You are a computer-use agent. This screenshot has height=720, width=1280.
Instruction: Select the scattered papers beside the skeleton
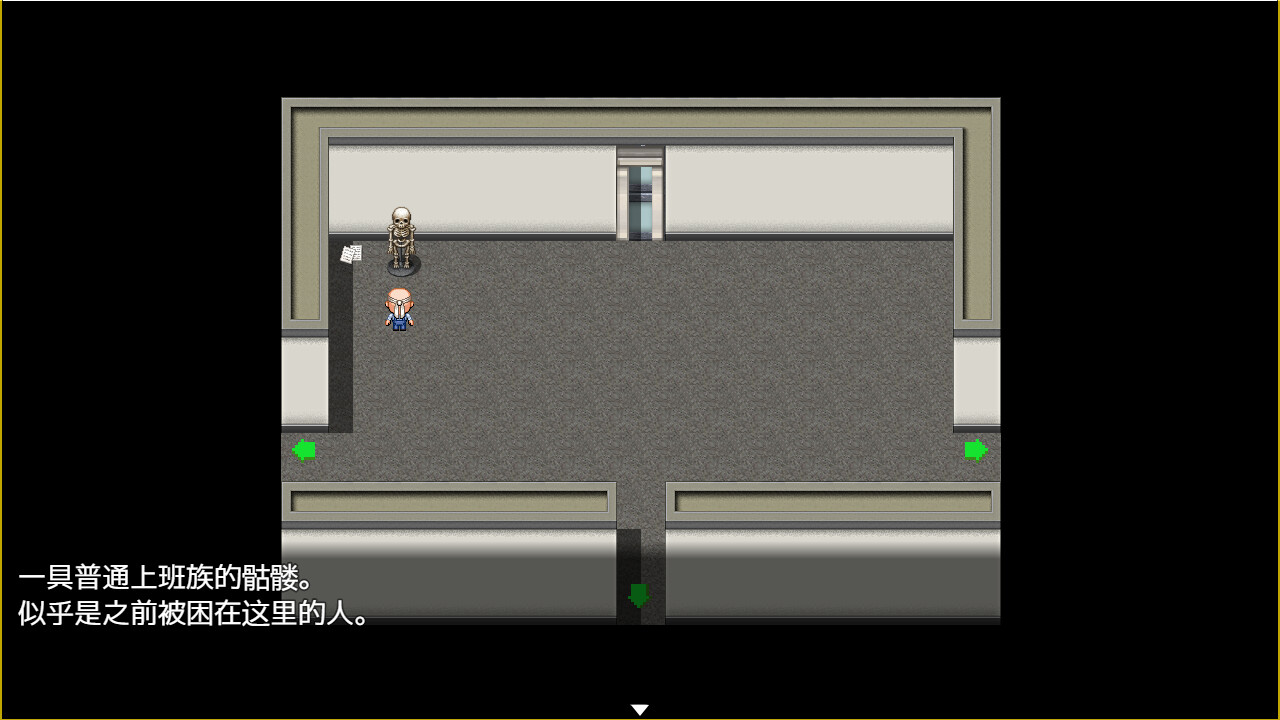point(351,252)
